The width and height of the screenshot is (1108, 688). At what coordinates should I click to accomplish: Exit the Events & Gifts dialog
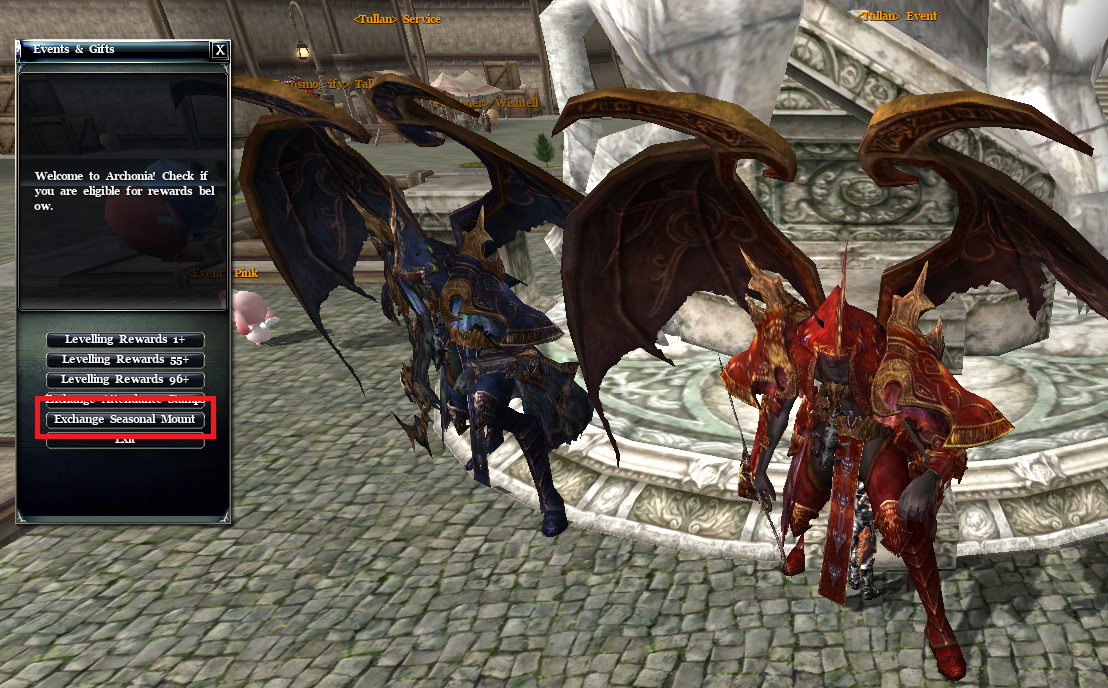point(125,440)
